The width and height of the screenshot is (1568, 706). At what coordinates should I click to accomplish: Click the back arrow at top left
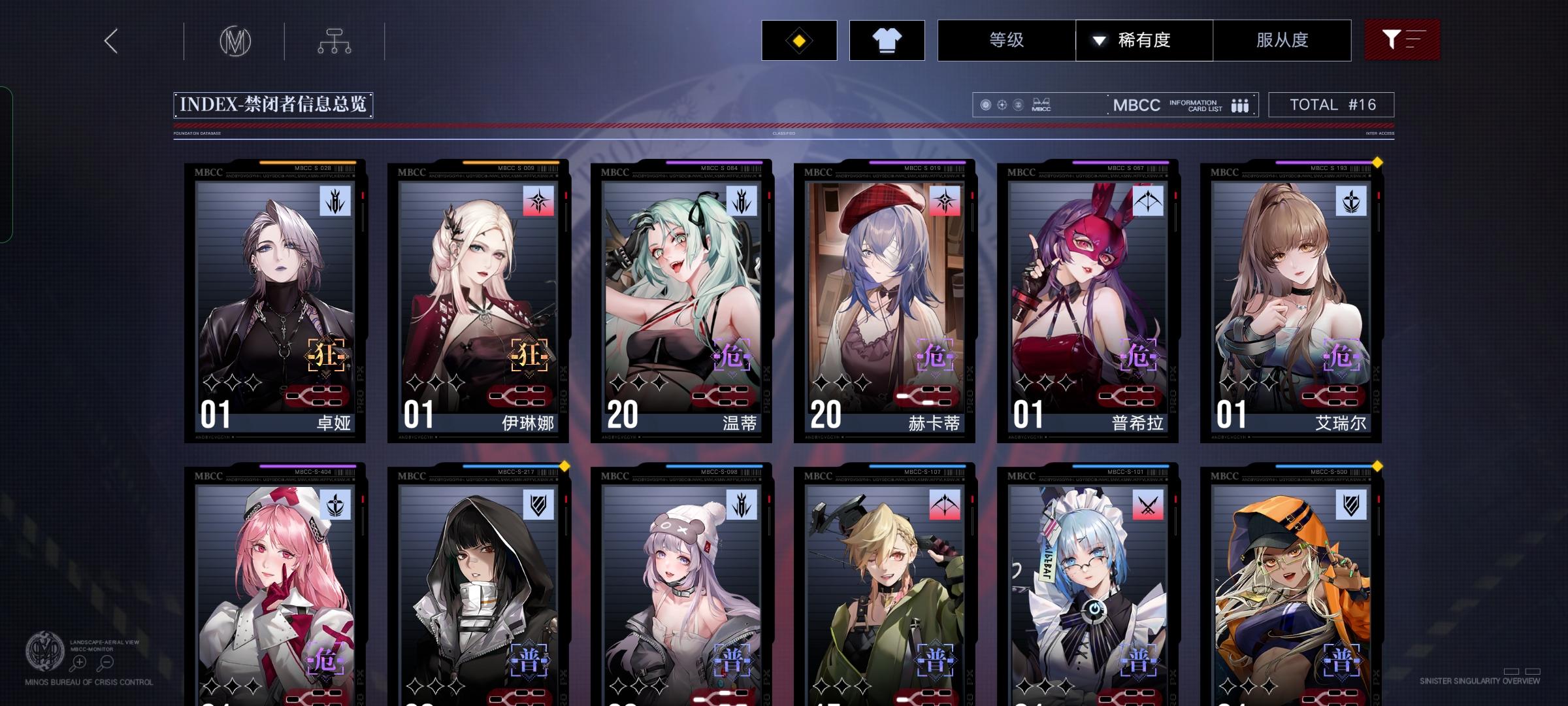coord(110,41)
